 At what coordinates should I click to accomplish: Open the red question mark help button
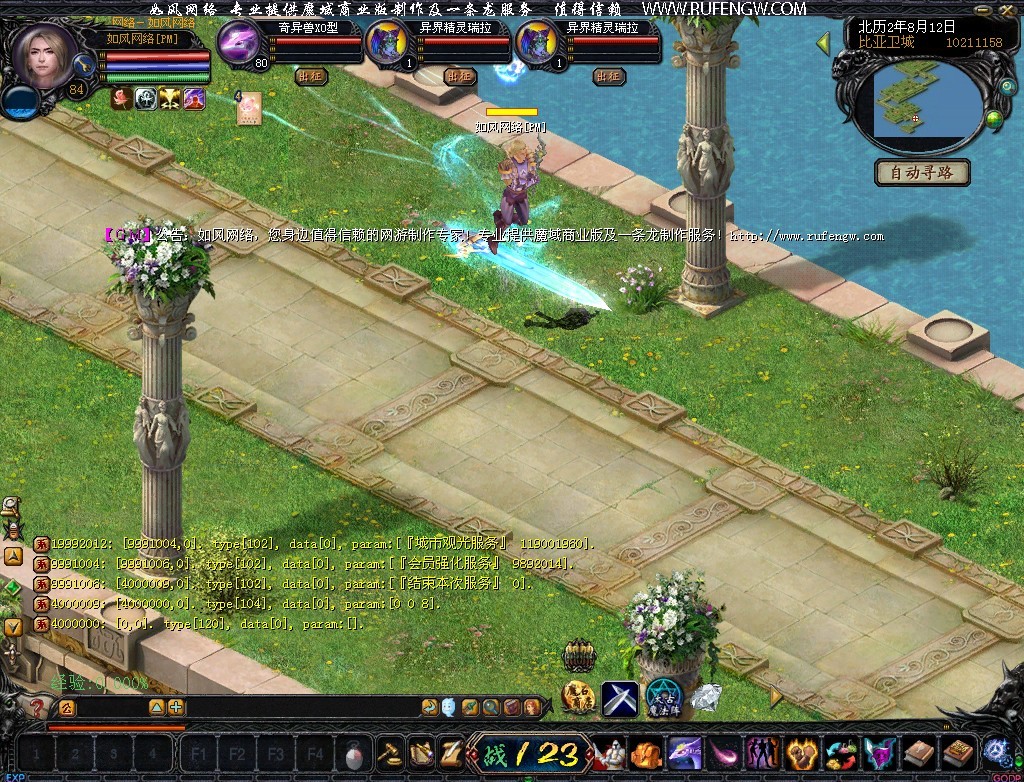pyautogui.click(x=37, y=708)
